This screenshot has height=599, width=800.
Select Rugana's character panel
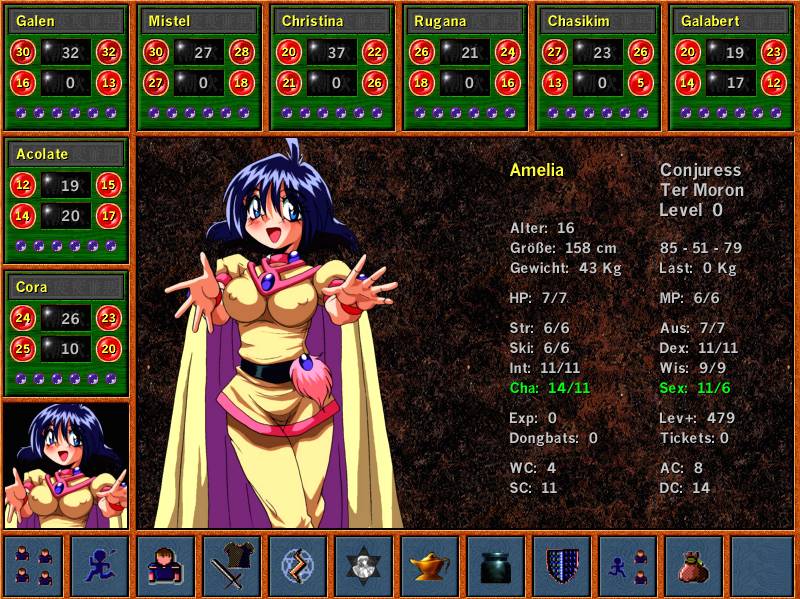tap(465, 67)
